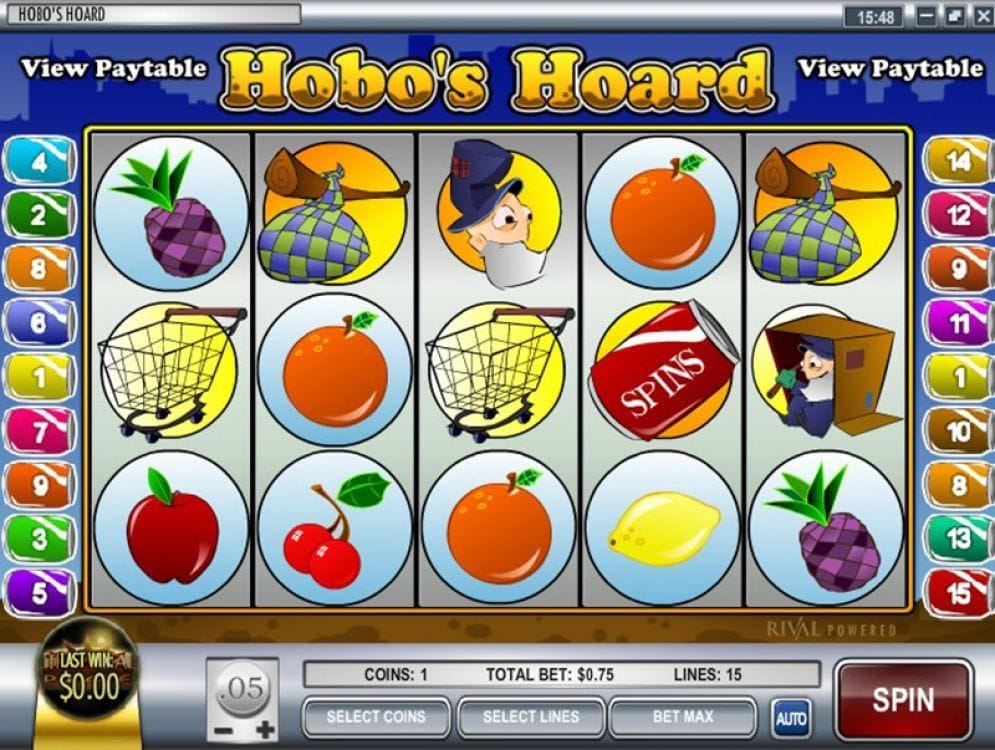
Task: Choose payline 14 marker
Action: 958,161
